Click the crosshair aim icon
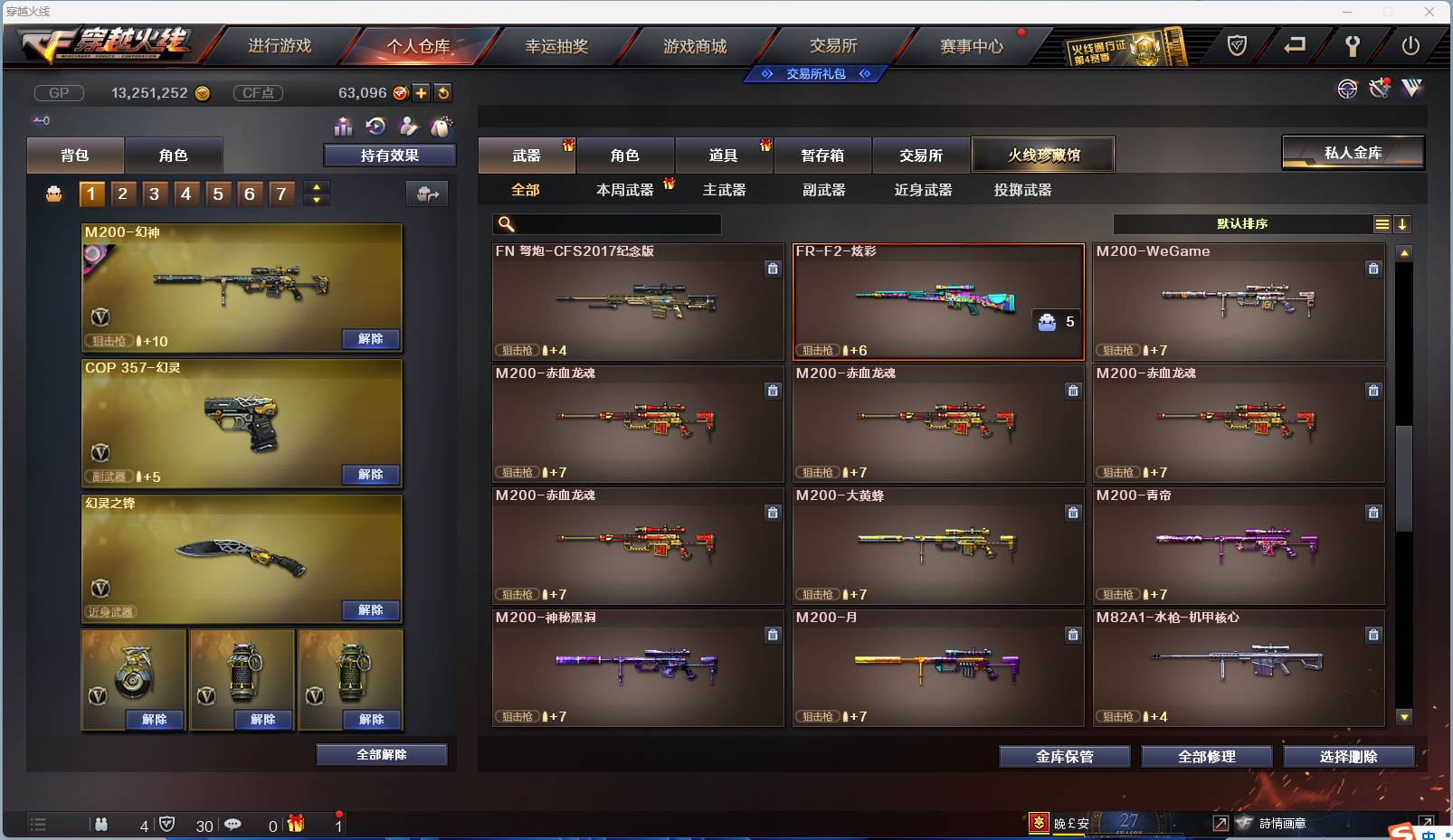This screenshot has height=840, width=1453. (x=1347, y=89)
